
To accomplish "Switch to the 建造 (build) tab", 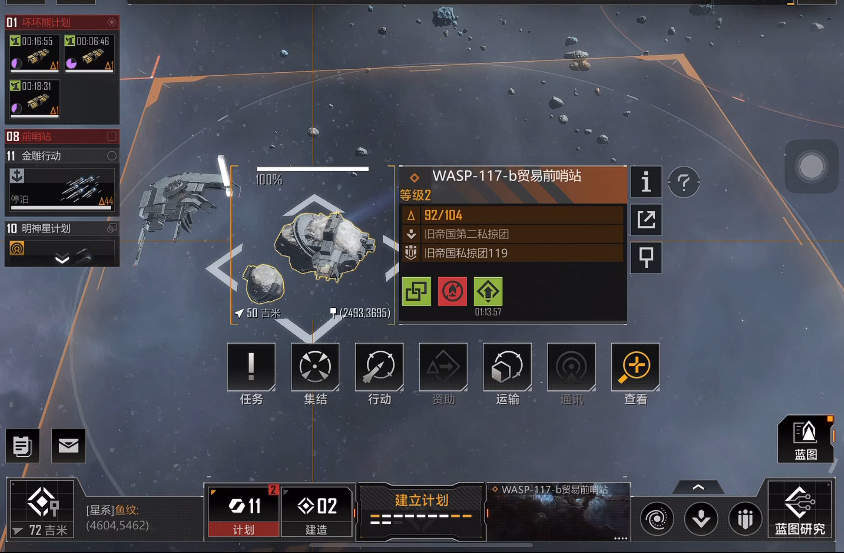I will [316, 511].
